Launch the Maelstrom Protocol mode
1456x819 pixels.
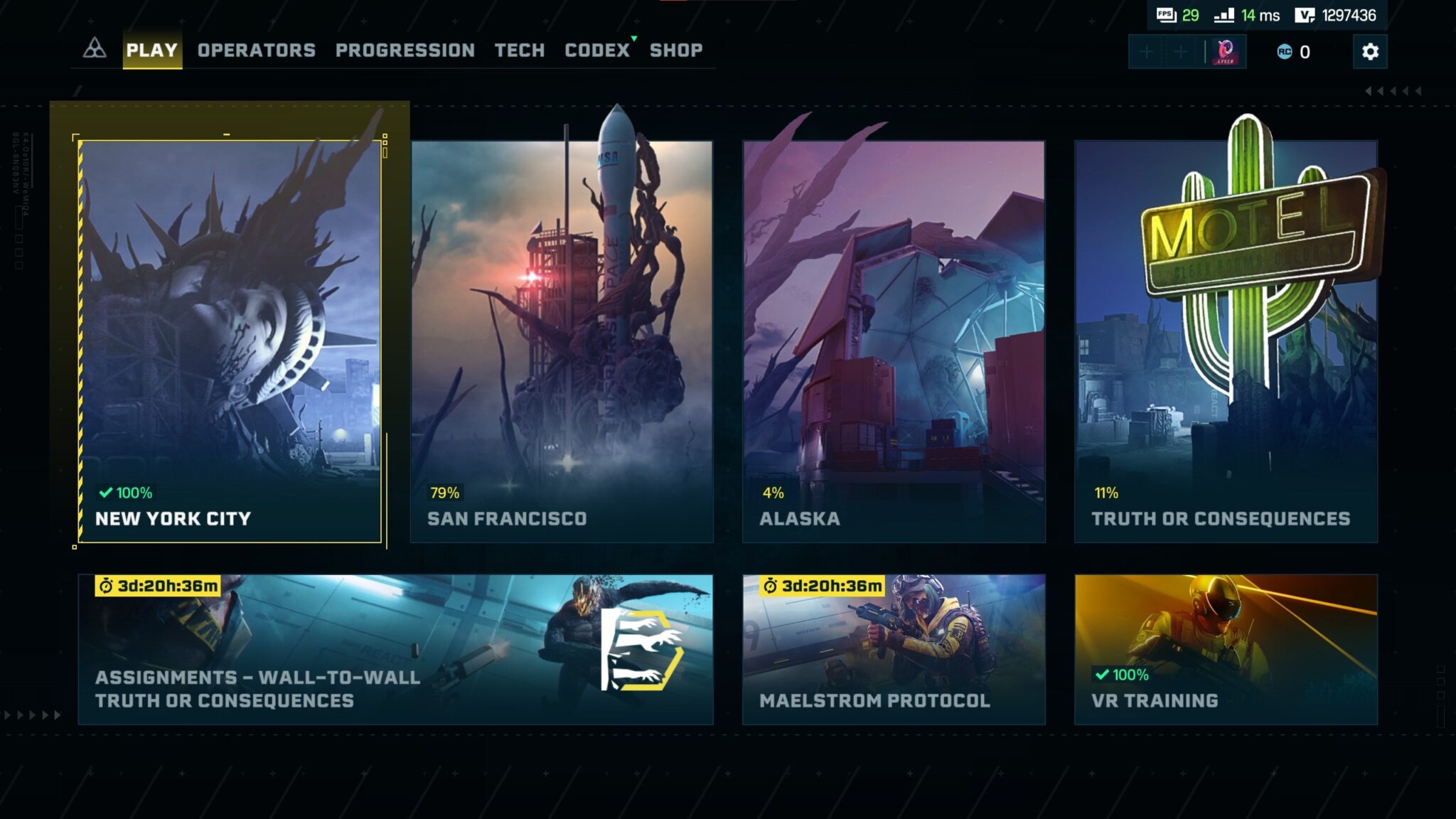tap(894, 649)
